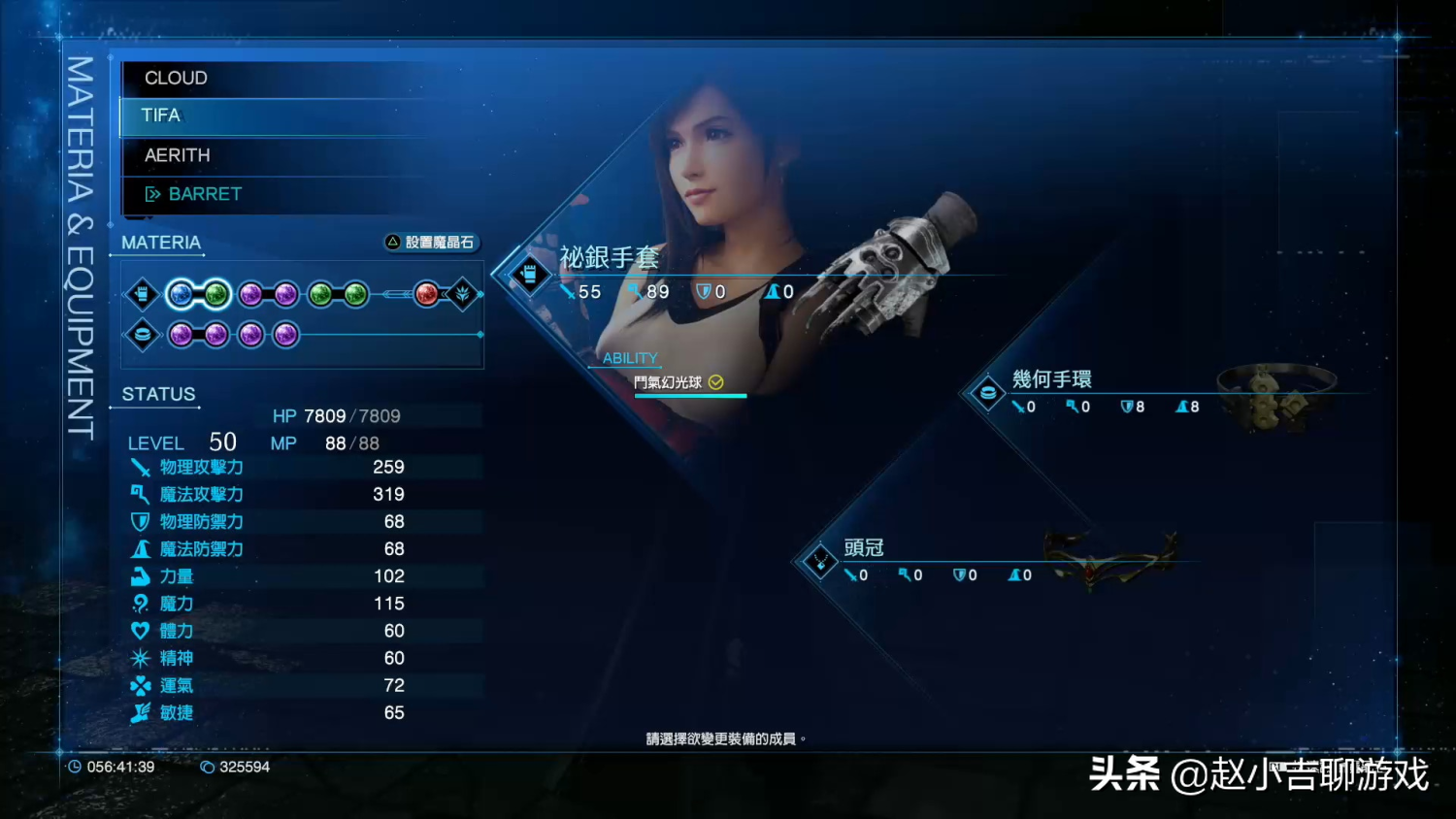This screenshot has height=819, width=1456.
Task: Select the 幾何手環 armor slot
Action: (1052, 379)
